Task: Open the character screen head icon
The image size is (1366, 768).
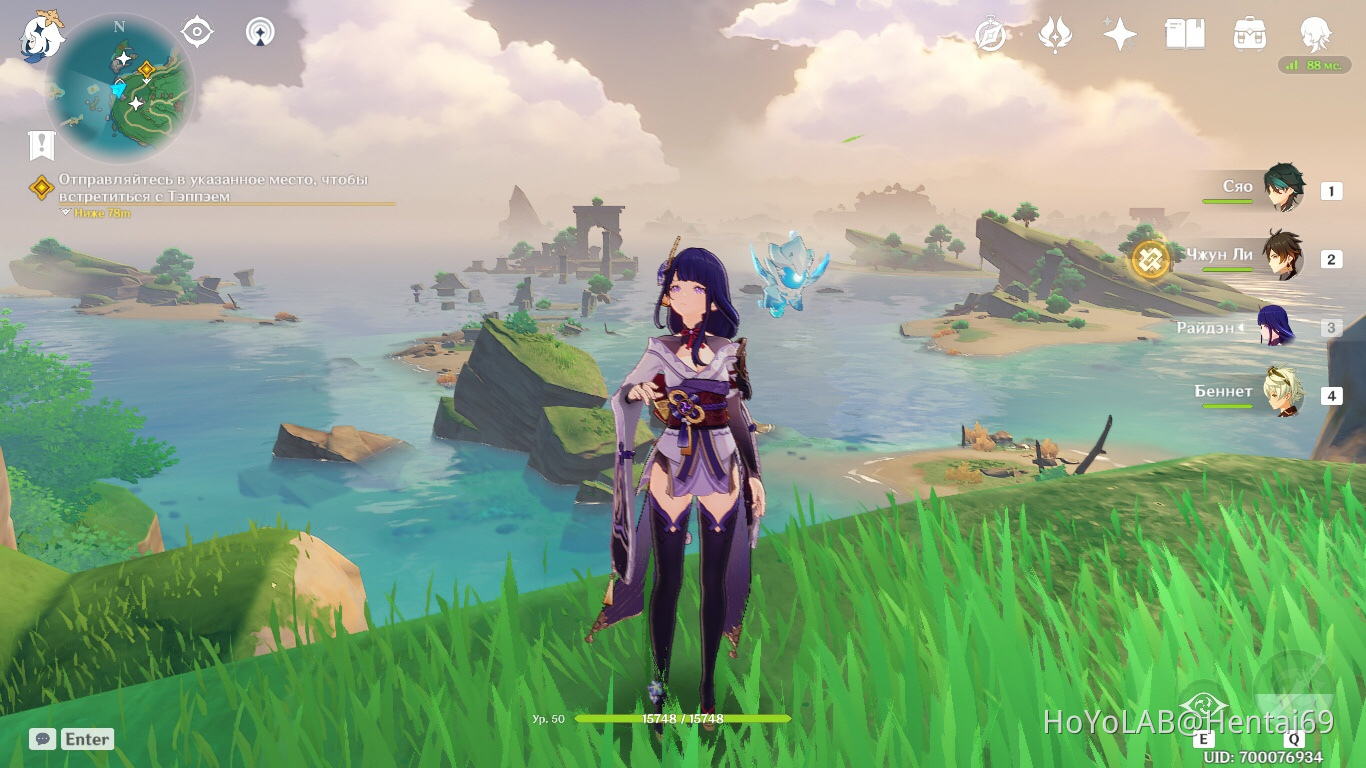Action: [x=1315, y=35]
